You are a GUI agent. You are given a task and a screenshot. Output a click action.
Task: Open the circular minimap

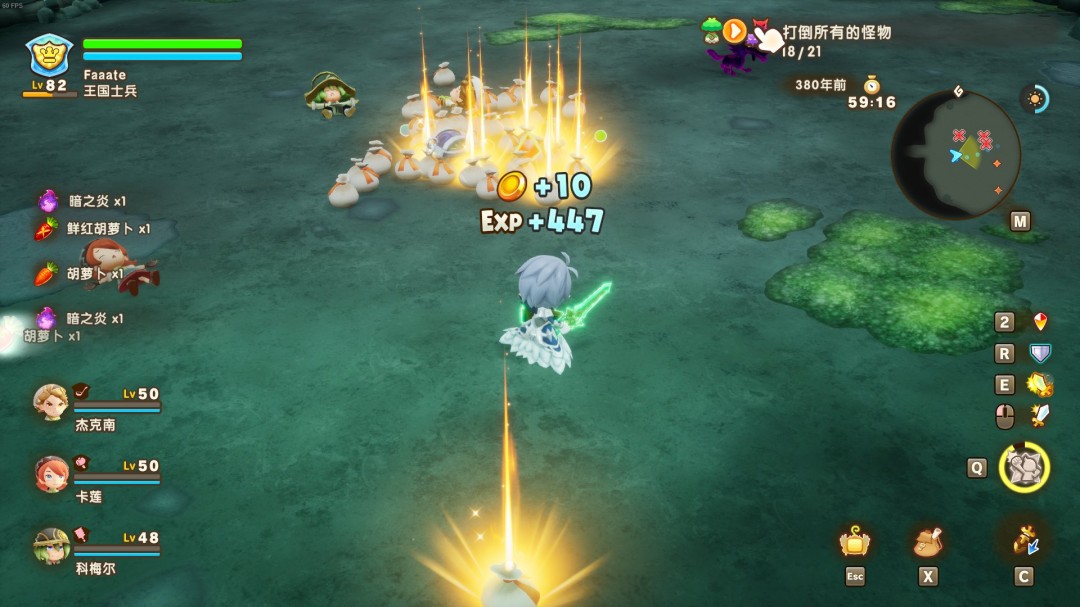click(955, 154)
